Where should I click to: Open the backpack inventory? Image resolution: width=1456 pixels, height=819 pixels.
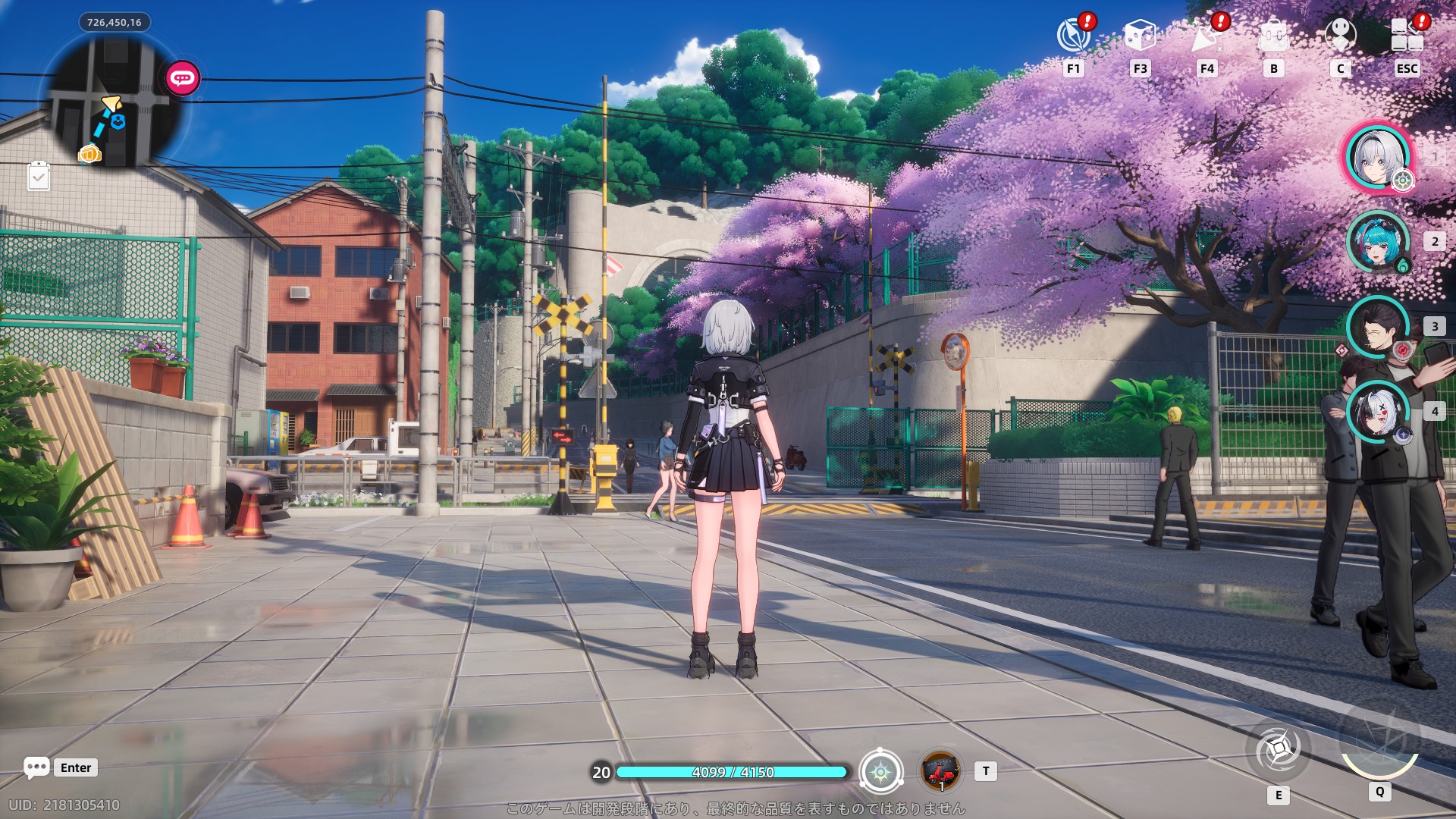(1273, 36)
